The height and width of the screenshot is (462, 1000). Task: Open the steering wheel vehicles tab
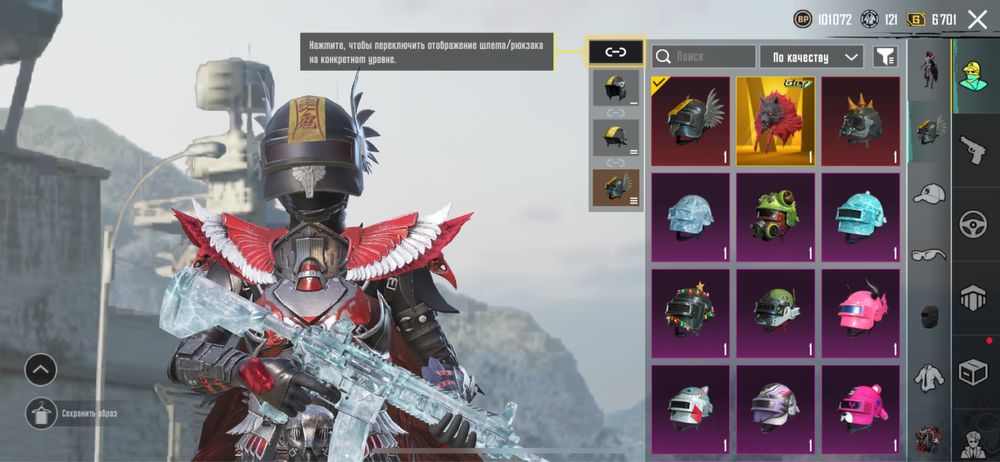pyautogui.click(x=973, y=224)
